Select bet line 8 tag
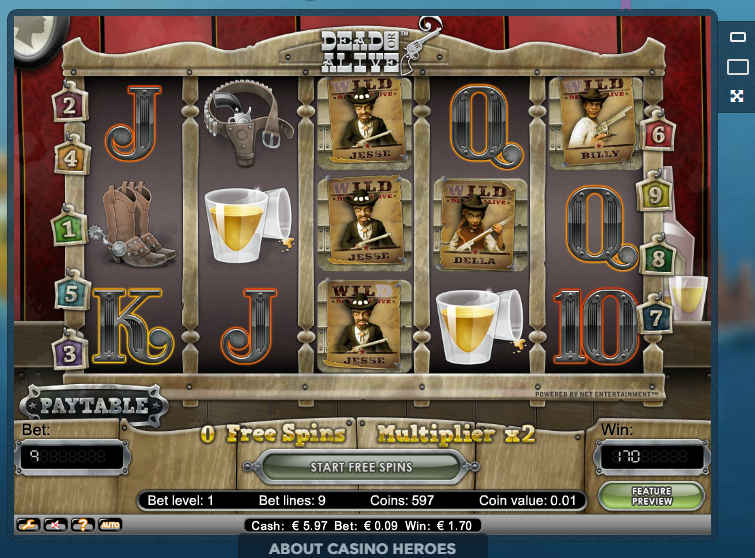 tap(657, 258)
